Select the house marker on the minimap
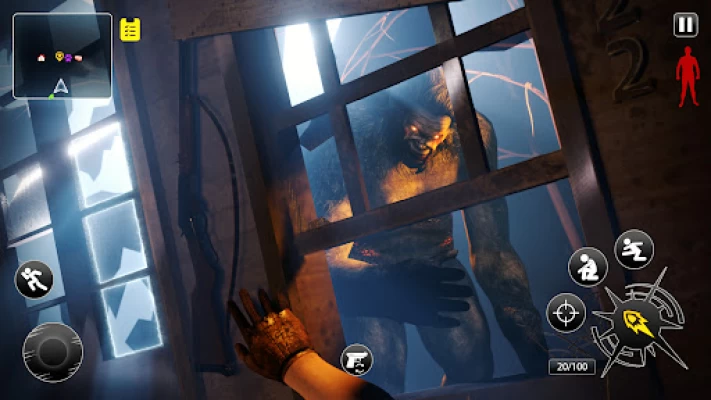 click(42, 58)
